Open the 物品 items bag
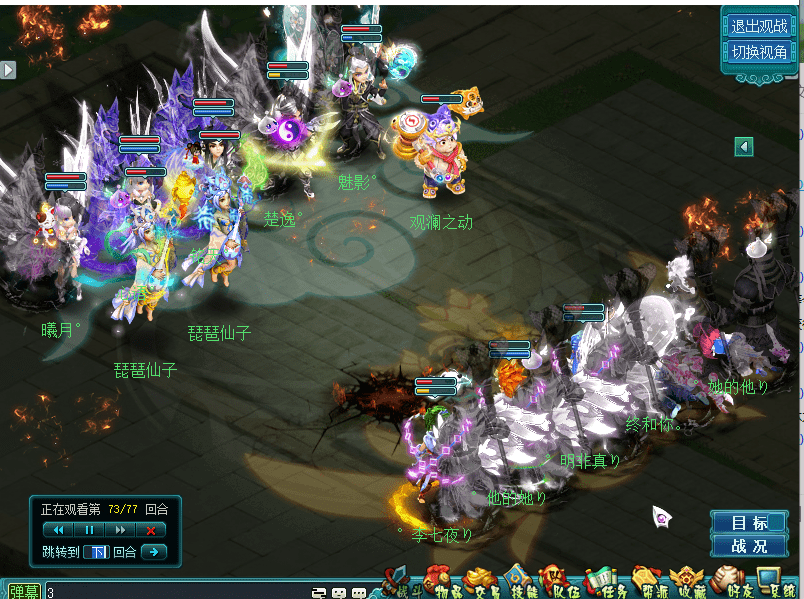This screenshot has height=599, width=804. [x=438, y=581]
